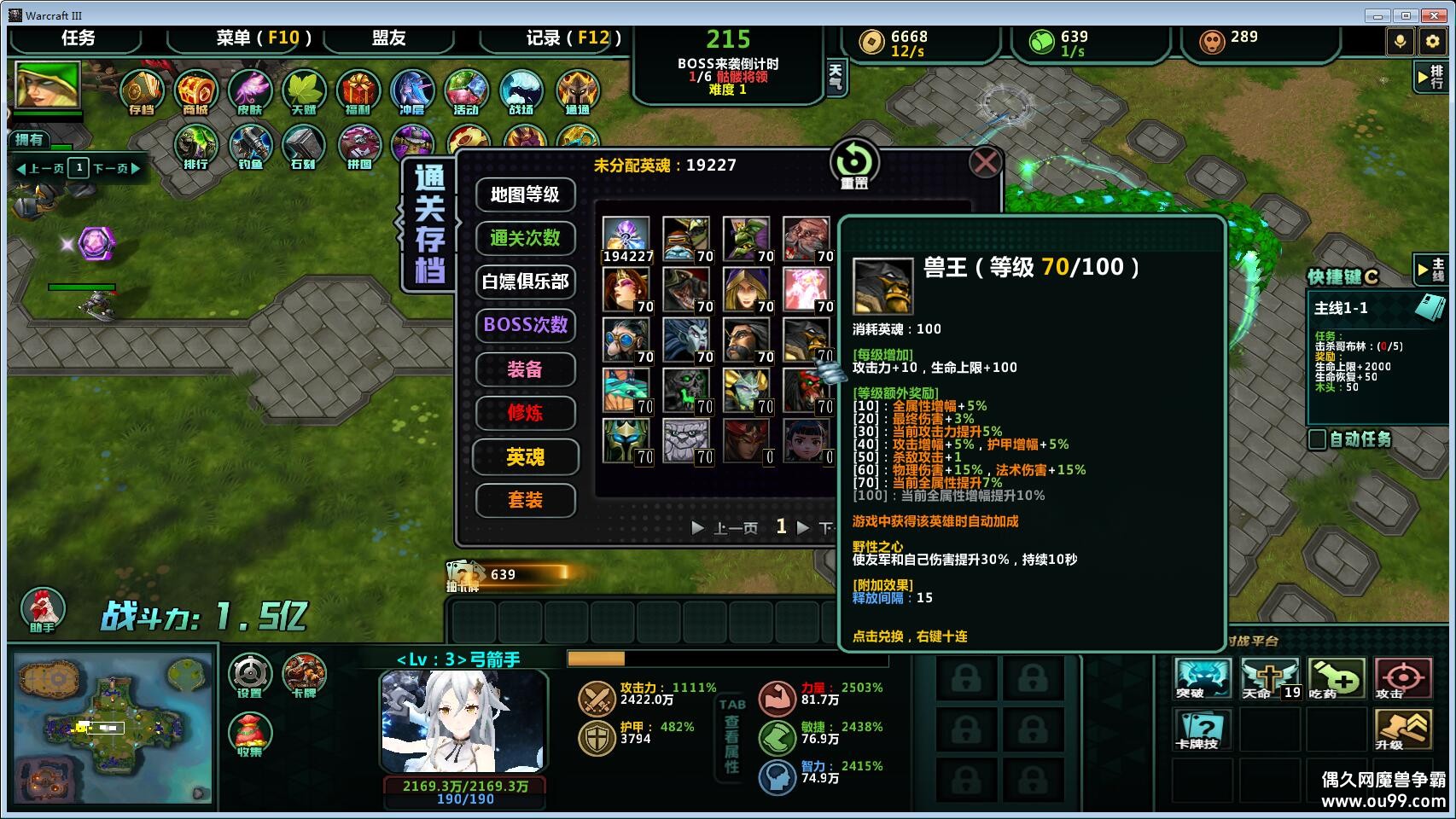The width and height of the screenshot is (1456, 819).
Task: Open the 商城 shop icon
Action: [x=195, y=91]
